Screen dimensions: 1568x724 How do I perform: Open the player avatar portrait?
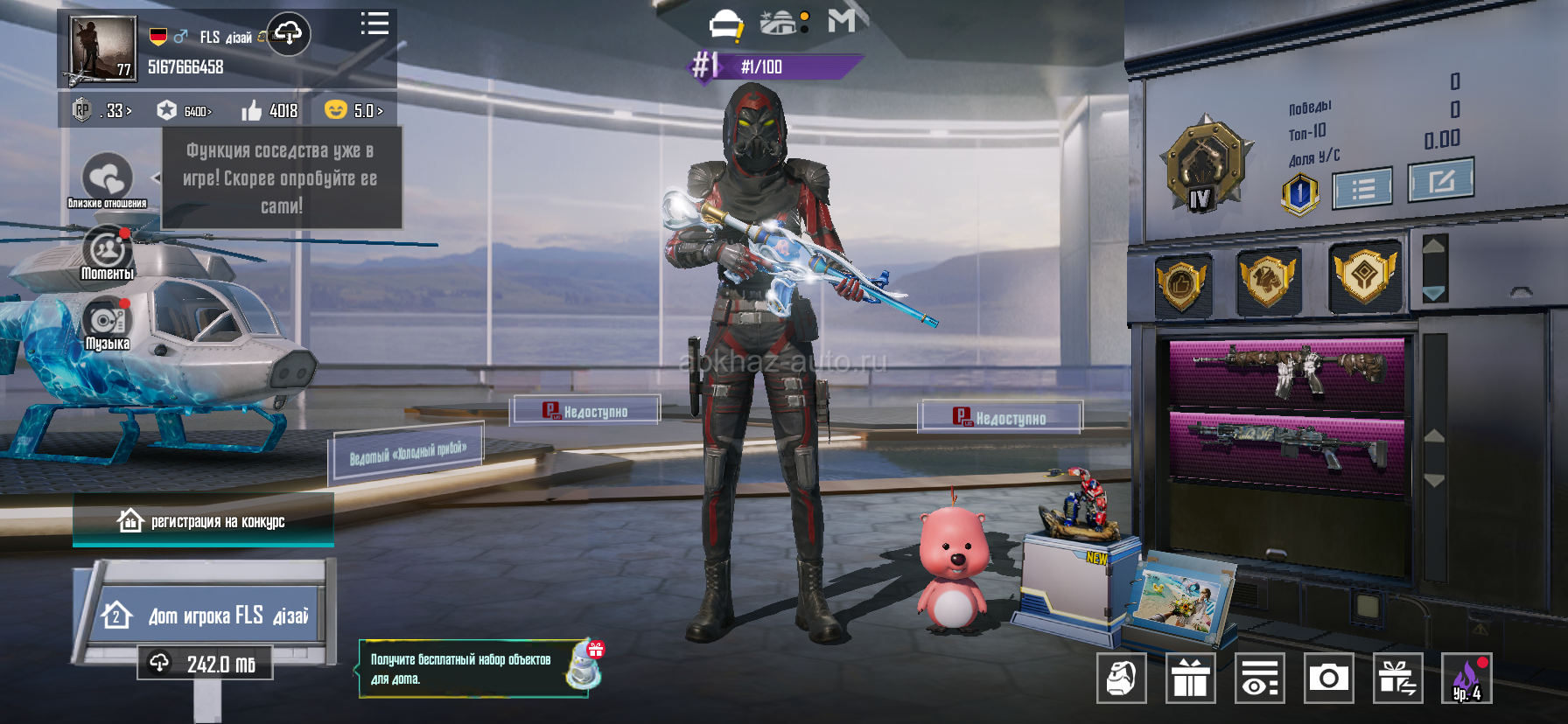[102, 49]
